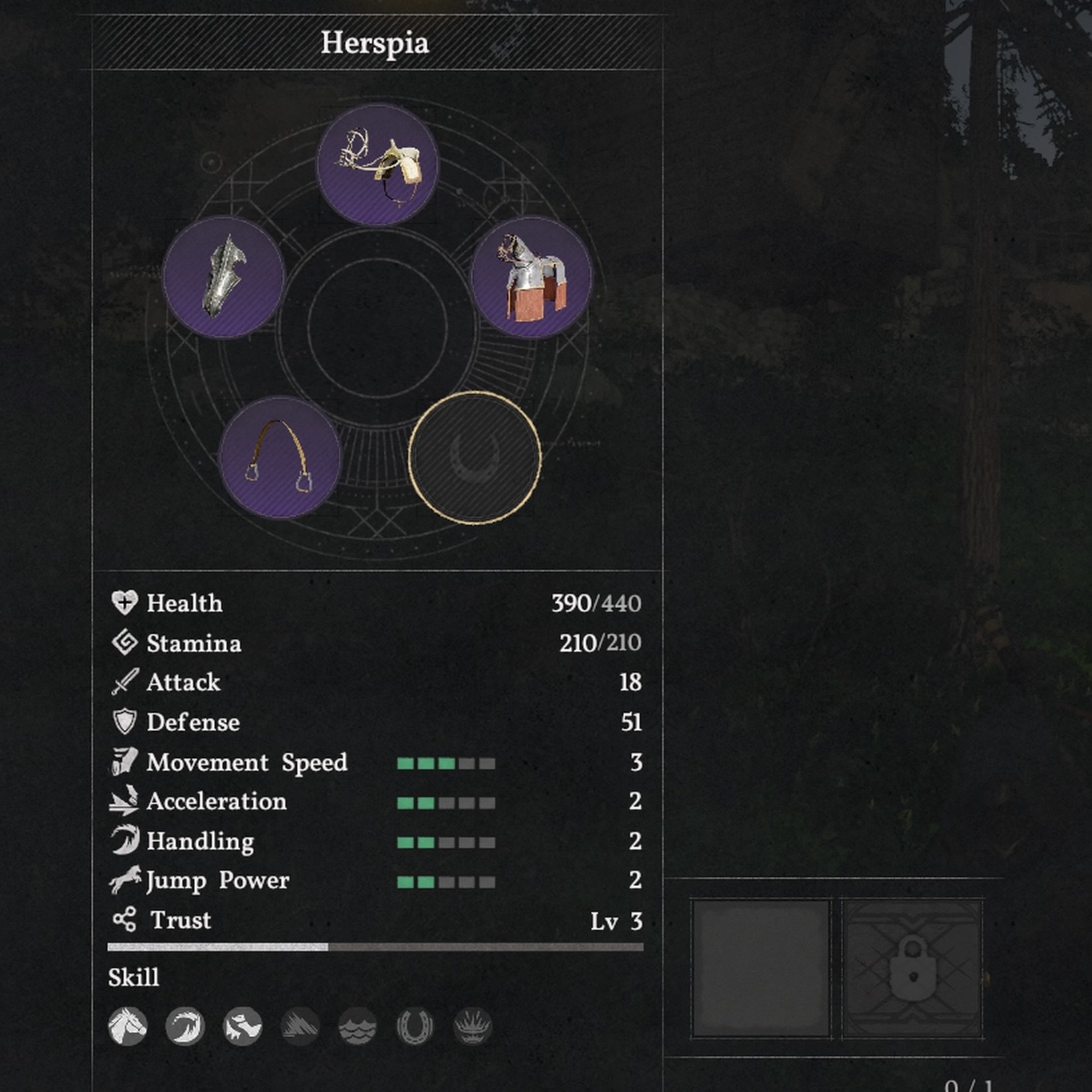Screen dimensions: 1092x1092
Task: Open the horse champron armor slot
Action: pos(224,277)
